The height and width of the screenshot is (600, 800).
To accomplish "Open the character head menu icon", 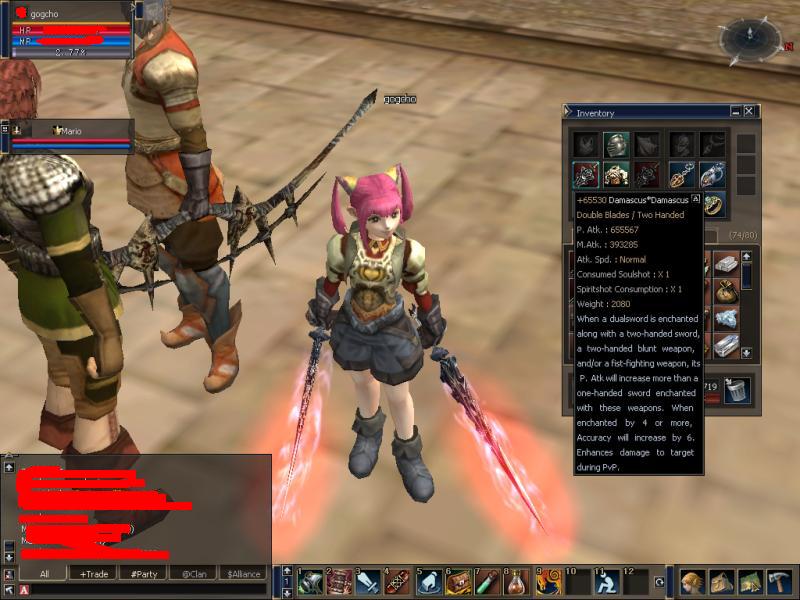I will pos(692,581).
